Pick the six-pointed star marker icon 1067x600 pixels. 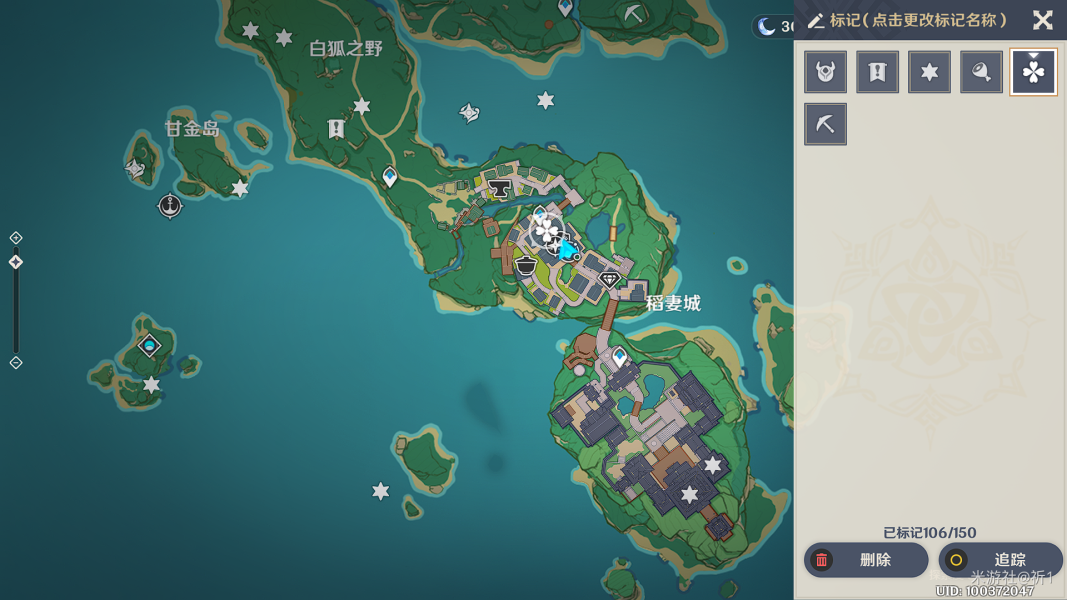point(929,72)
